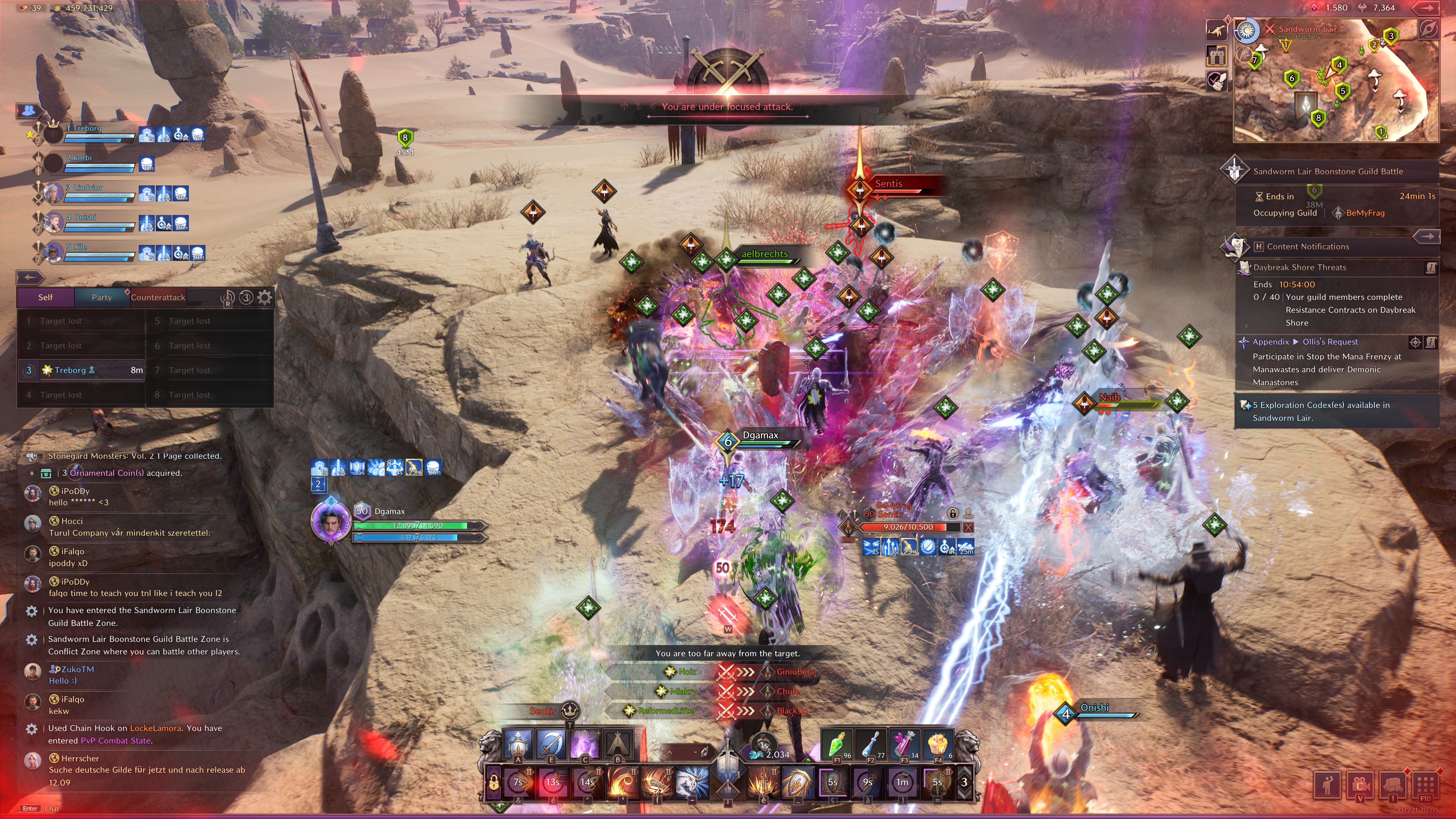Open the target panel gear settings
Viewport: 1456px width, 819px height.
(265, 297)
